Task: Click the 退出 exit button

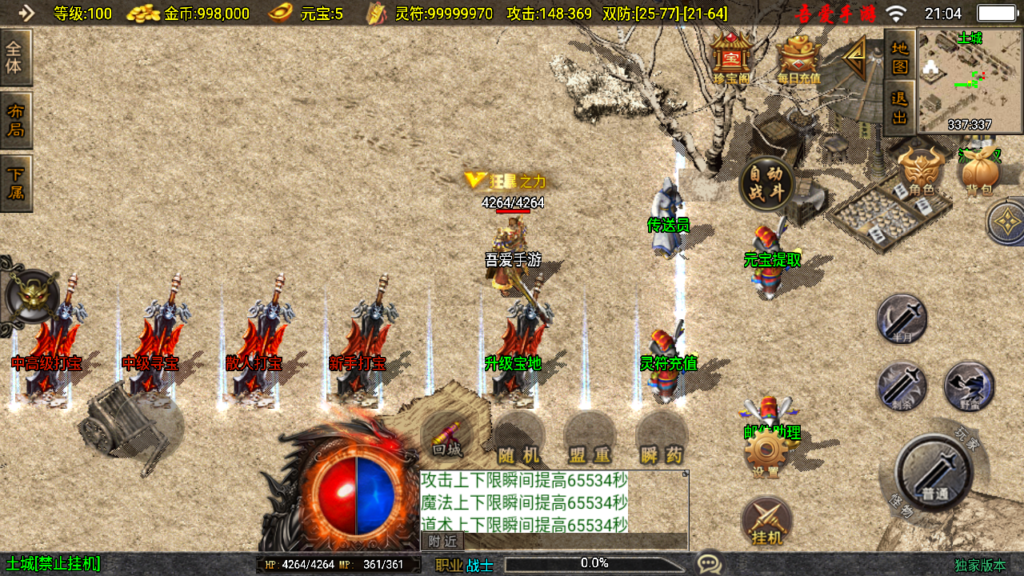Action: tap(900, 108)
